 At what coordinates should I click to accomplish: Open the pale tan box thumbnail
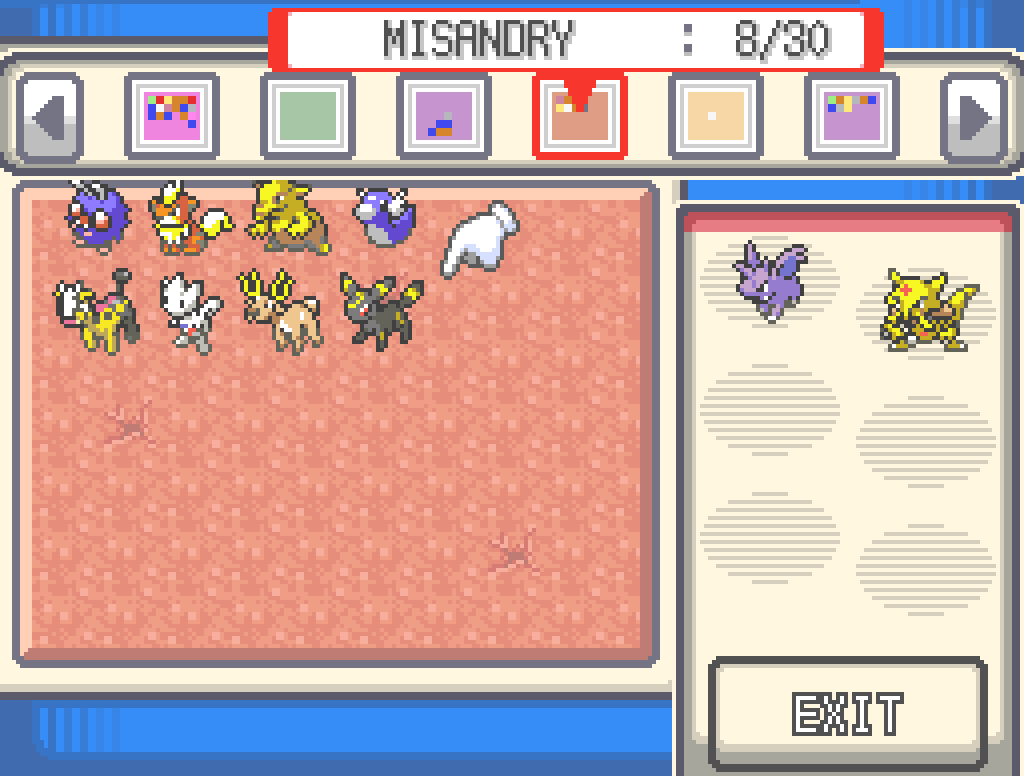(x=715, y=116)
